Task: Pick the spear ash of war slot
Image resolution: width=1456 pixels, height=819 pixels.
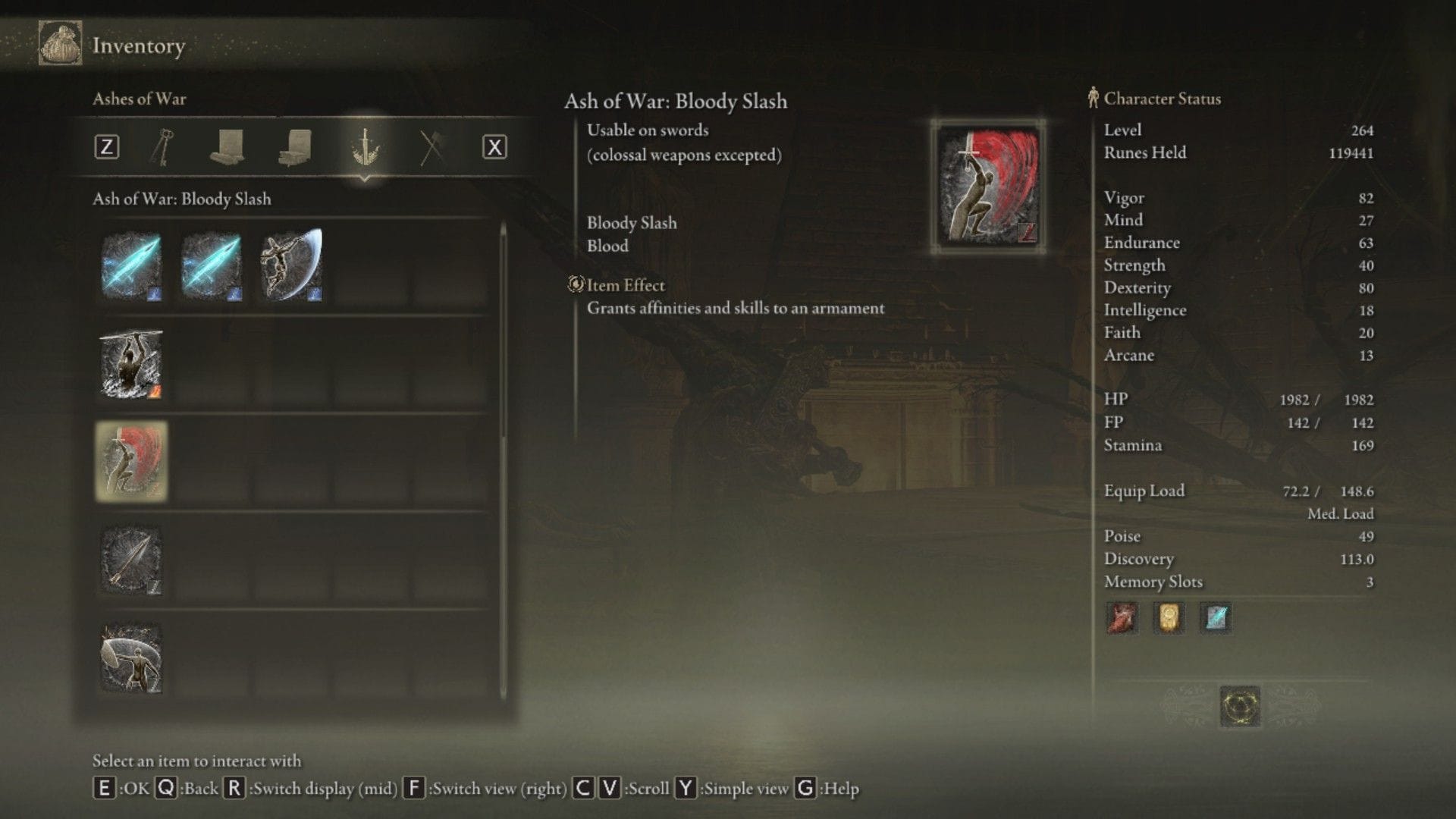Action: tap(131, 560)
